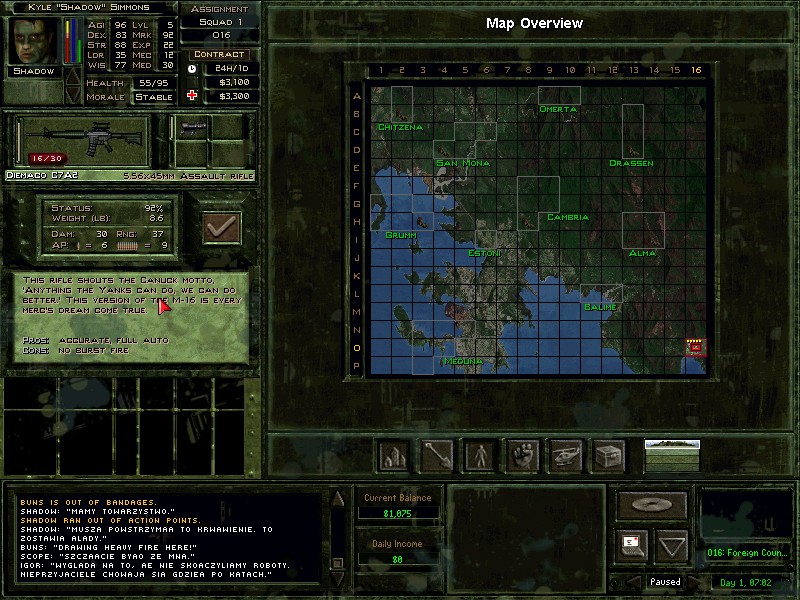Select the surface level landscape thumbnail
Viewport: 800px width, 600px height.
[x=672, y=455]
